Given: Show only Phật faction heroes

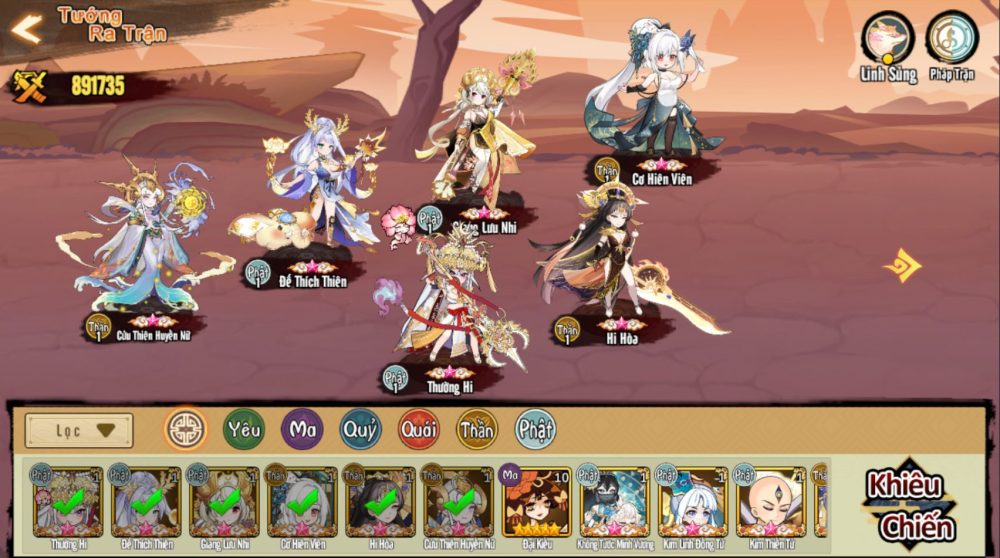Looking at the screenshot, I should 536,429.
